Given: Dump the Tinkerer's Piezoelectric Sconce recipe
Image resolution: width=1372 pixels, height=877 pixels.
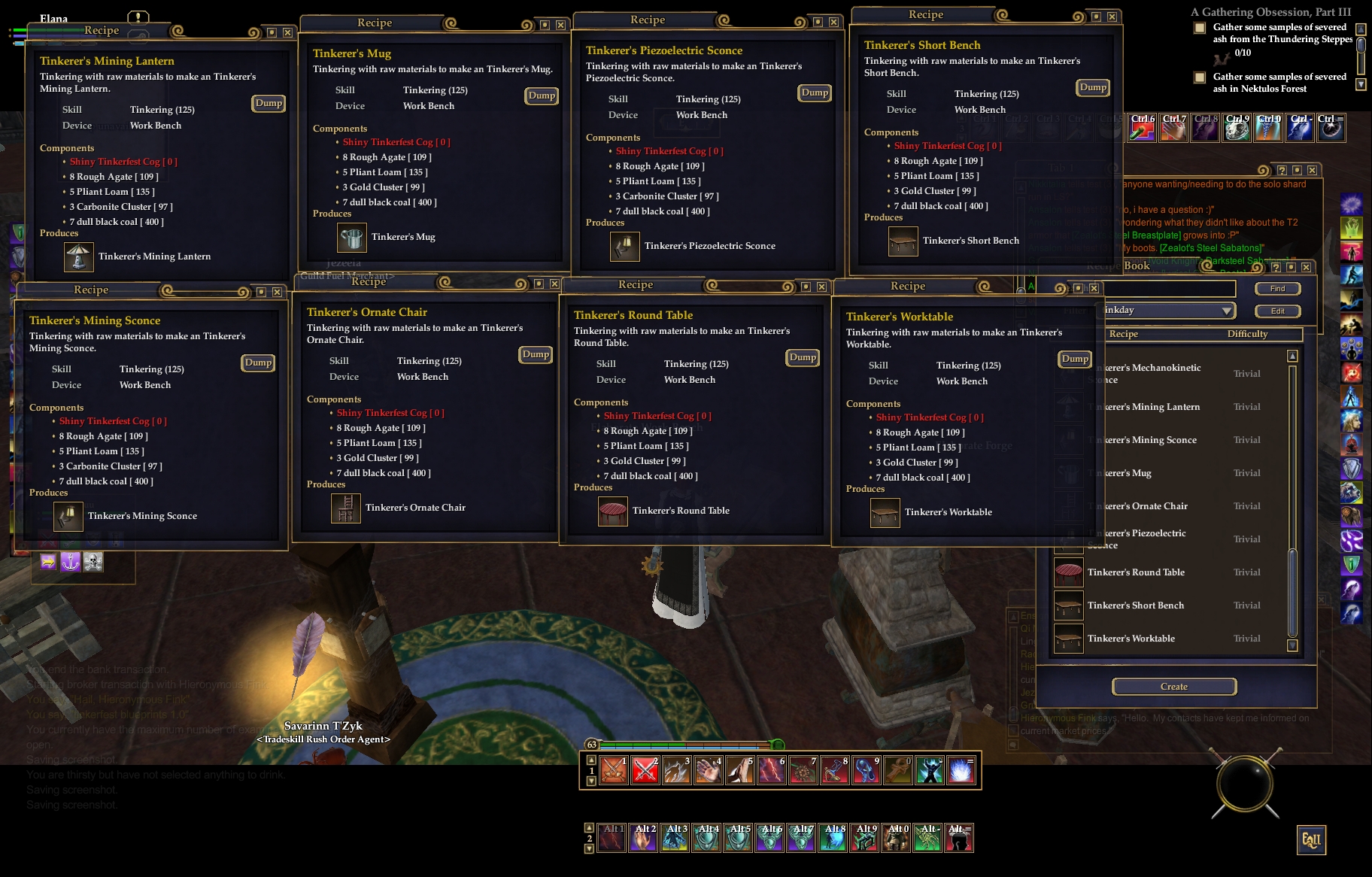Looking at the screenshot, I should point(815,93).
